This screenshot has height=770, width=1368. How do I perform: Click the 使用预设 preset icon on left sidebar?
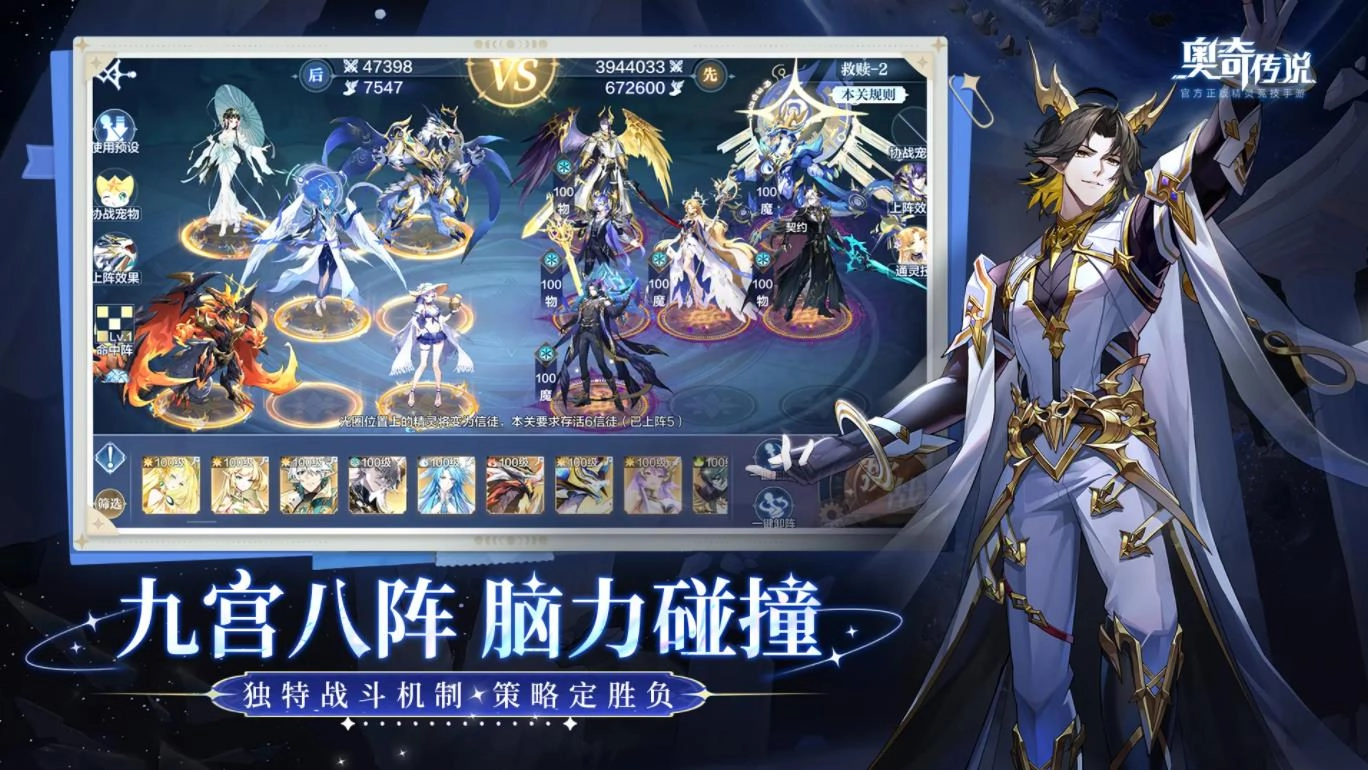click(x=115, y=125)
